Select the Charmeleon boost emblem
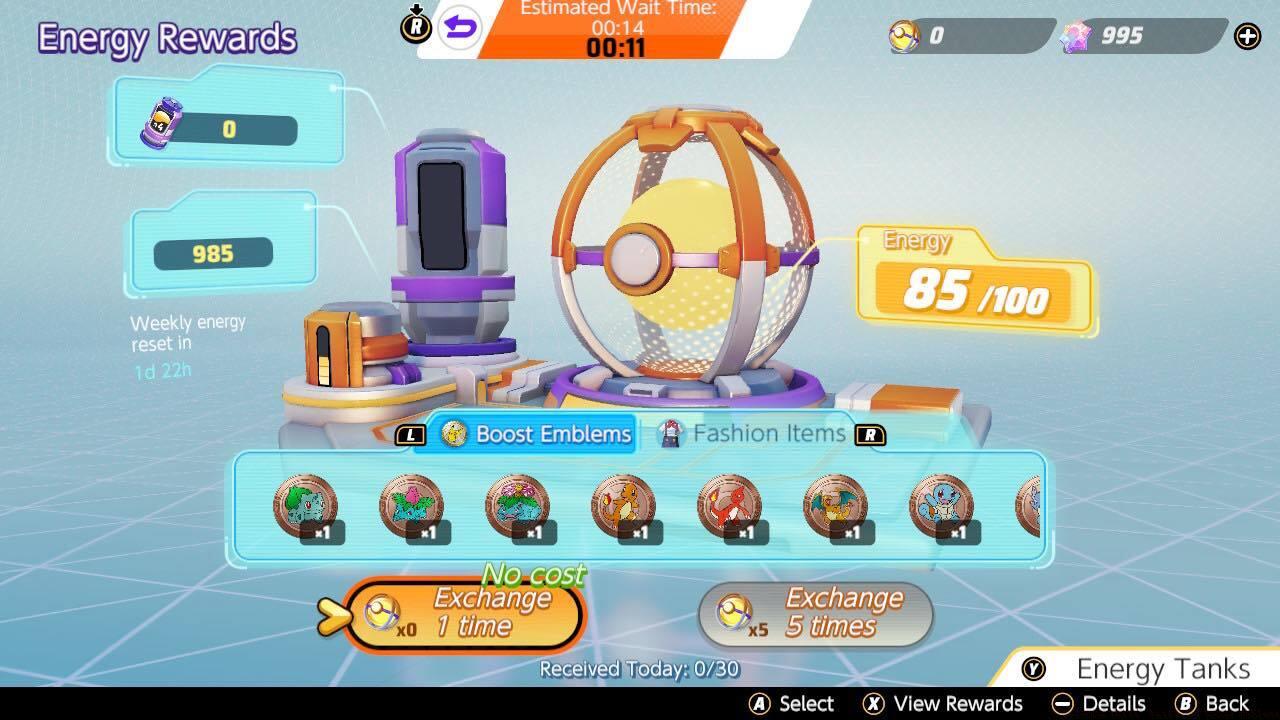The height and width of the screenshot is (720, 1280). (729, 505)
